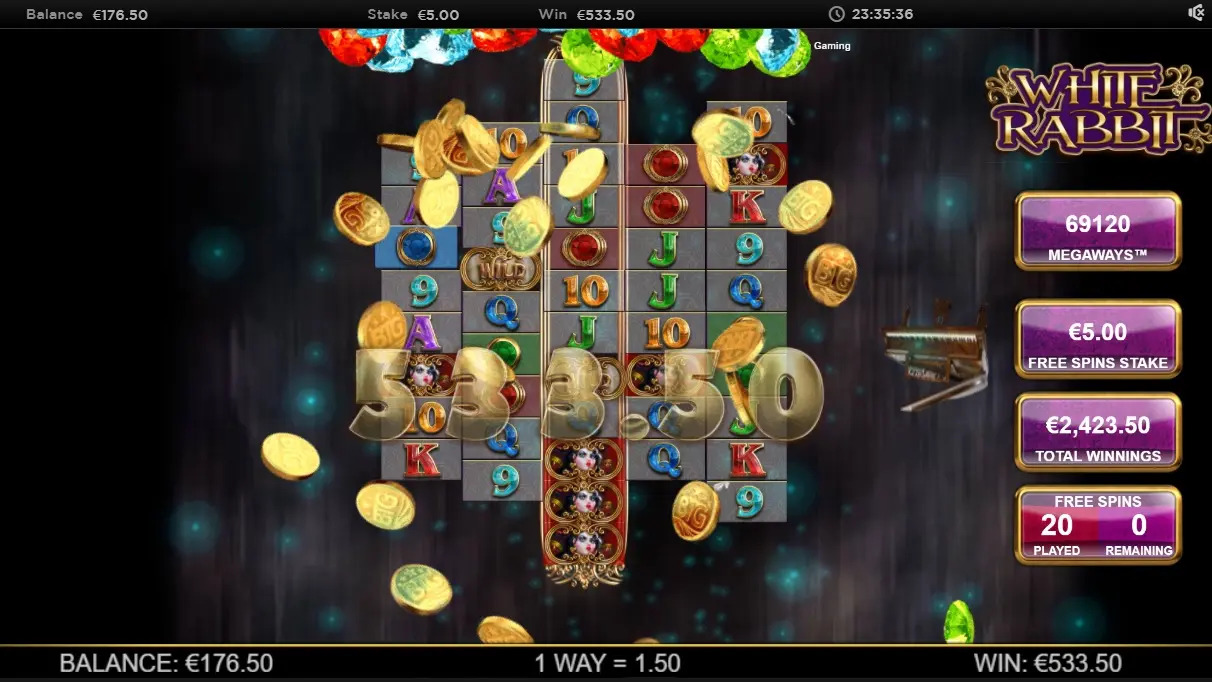Toggle the muted sound speaker icon
Screen dimensions: 1212x682
1196,13
